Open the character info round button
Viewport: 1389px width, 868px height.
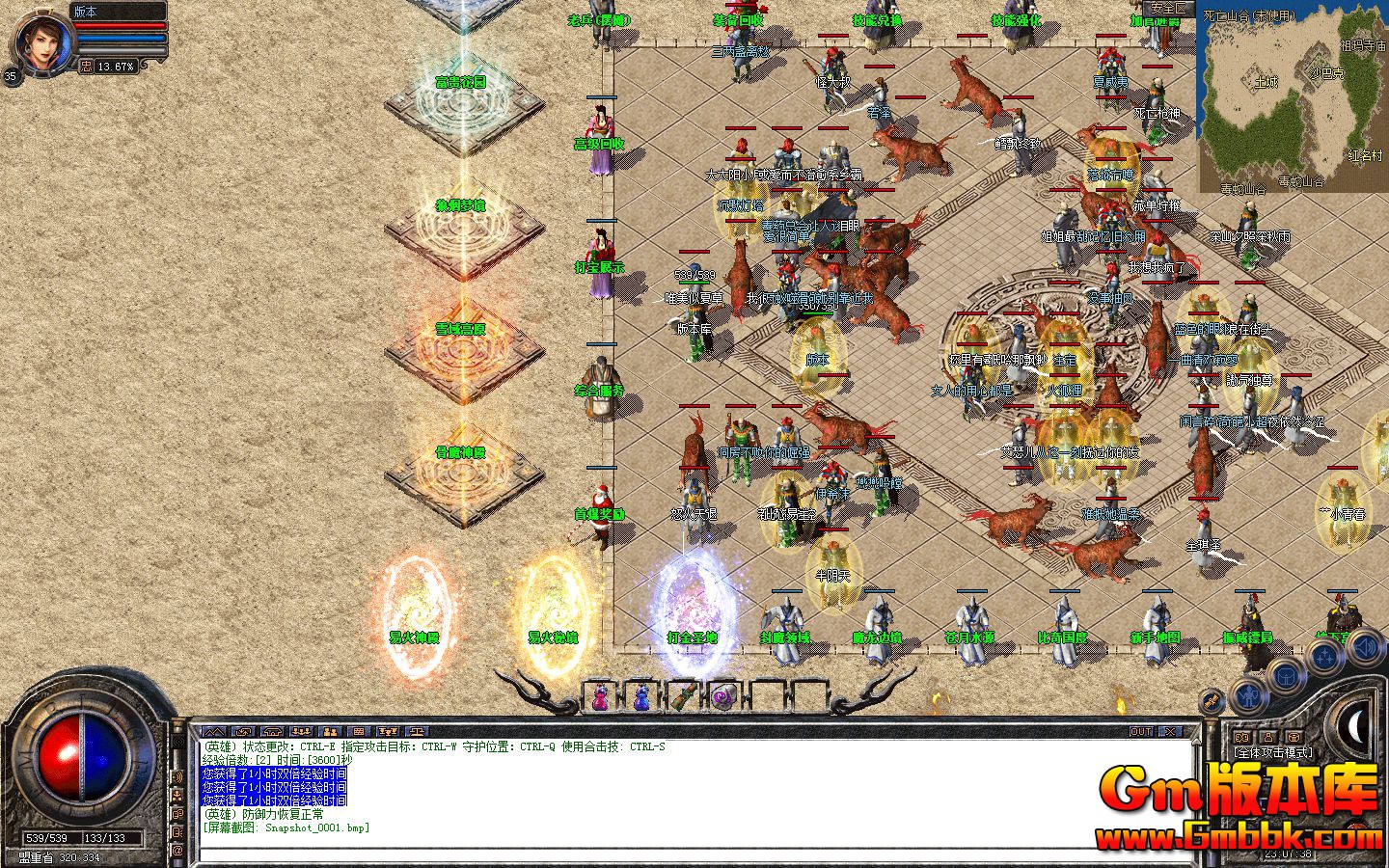click(x=1249, y=696)
